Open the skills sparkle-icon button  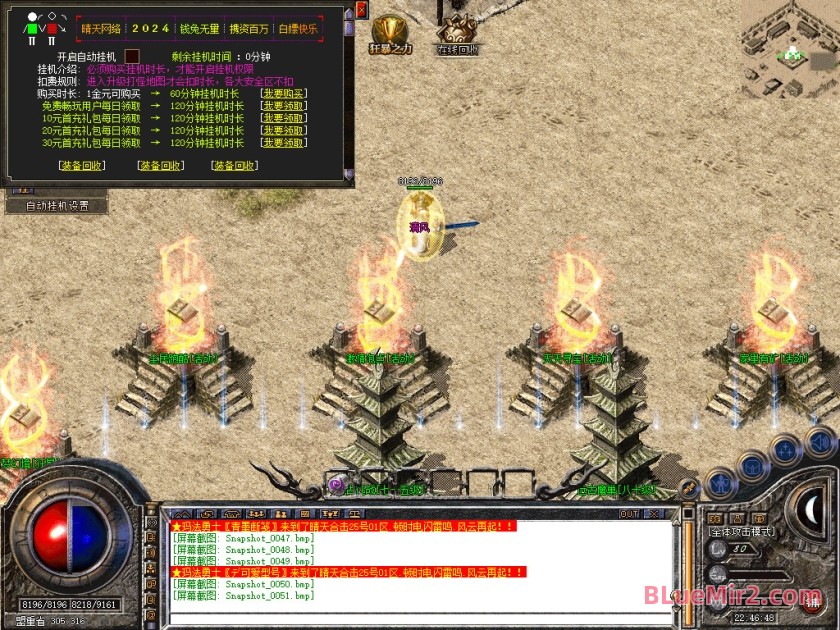coord(787,451)
